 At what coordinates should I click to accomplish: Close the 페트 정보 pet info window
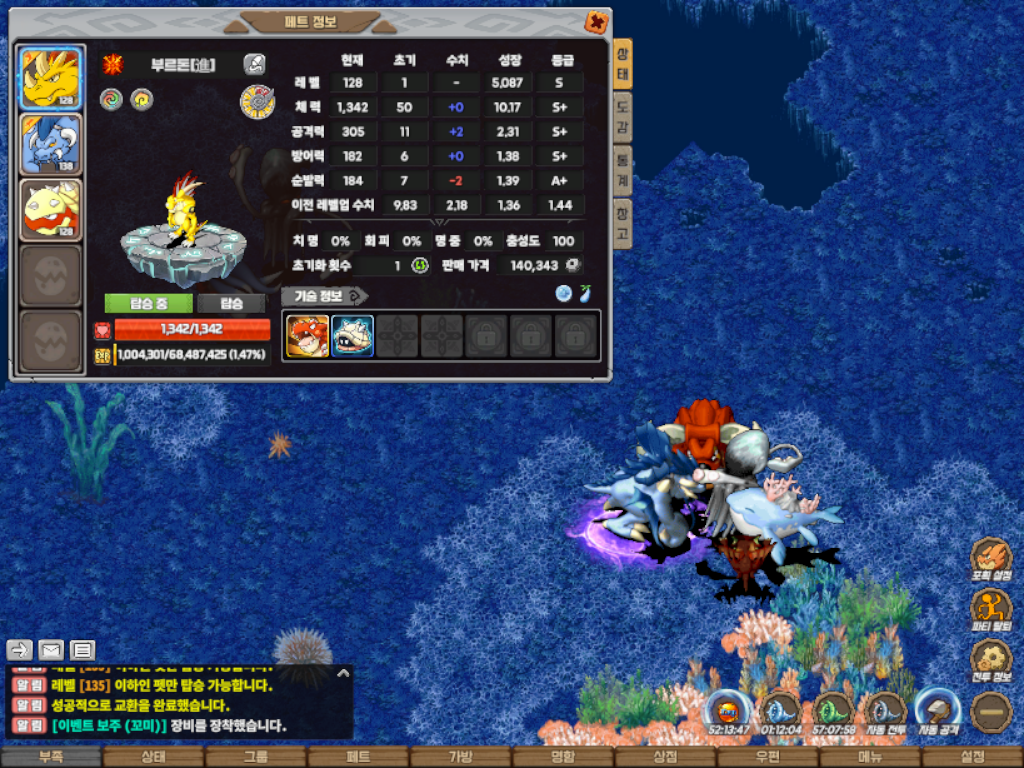[596, 22]
